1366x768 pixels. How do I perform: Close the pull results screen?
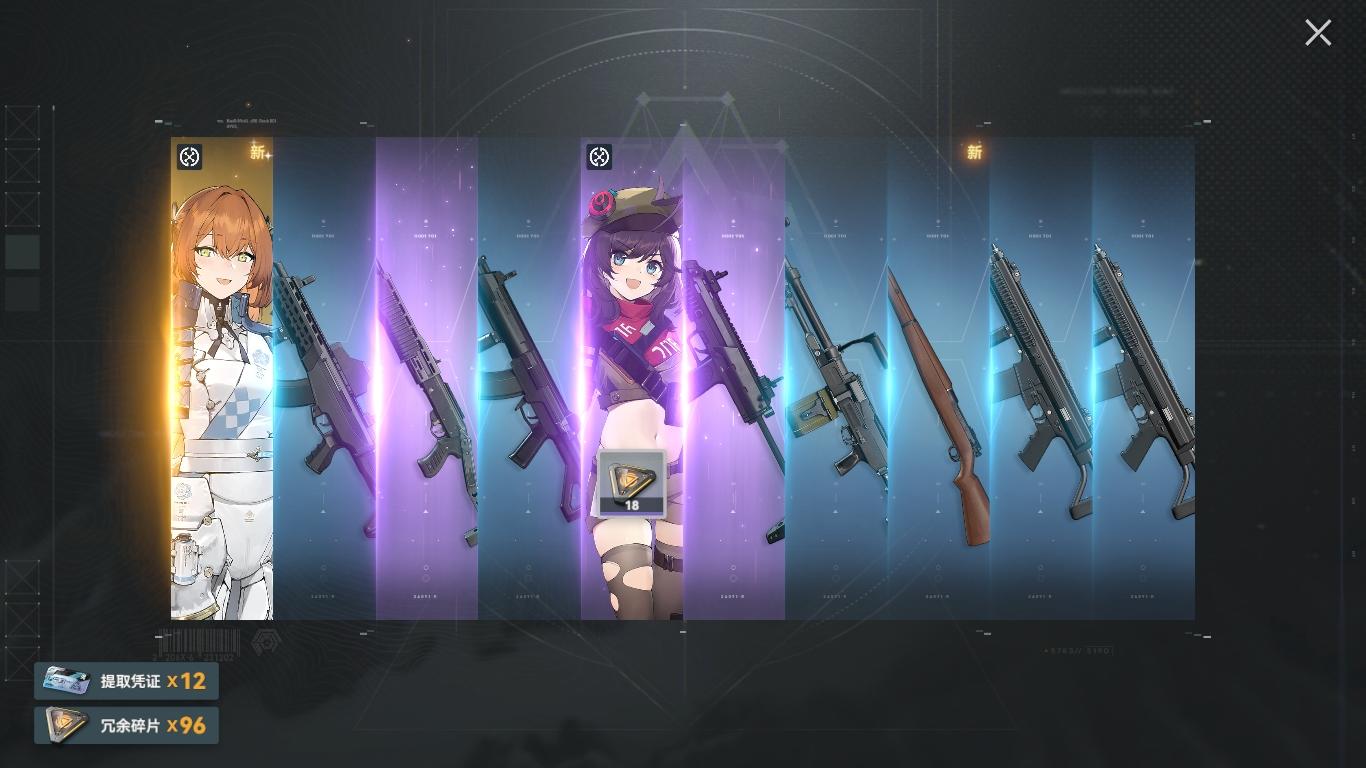1317,32
